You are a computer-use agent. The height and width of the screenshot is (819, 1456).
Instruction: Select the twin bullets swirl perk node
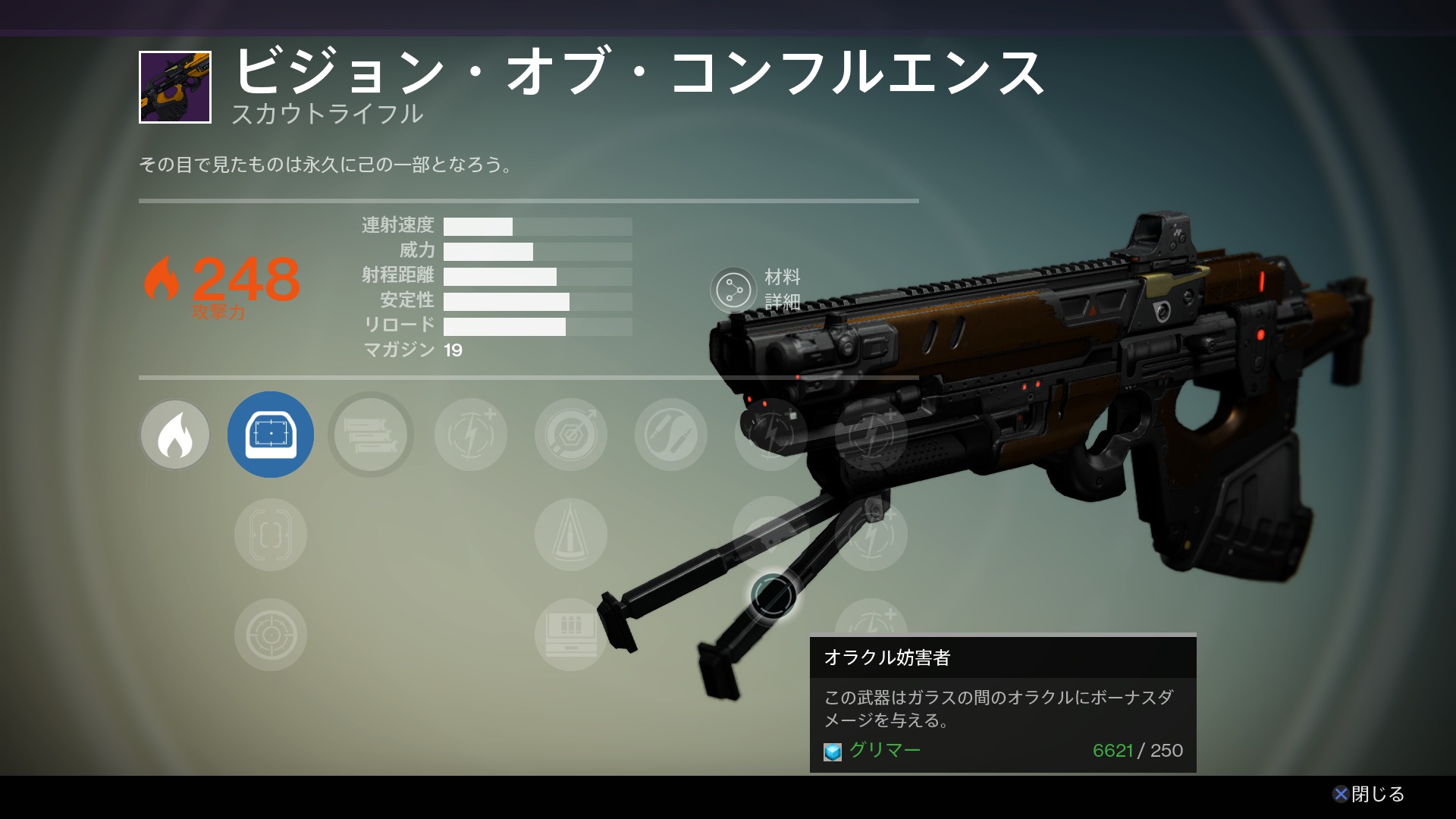coord(671,435)
